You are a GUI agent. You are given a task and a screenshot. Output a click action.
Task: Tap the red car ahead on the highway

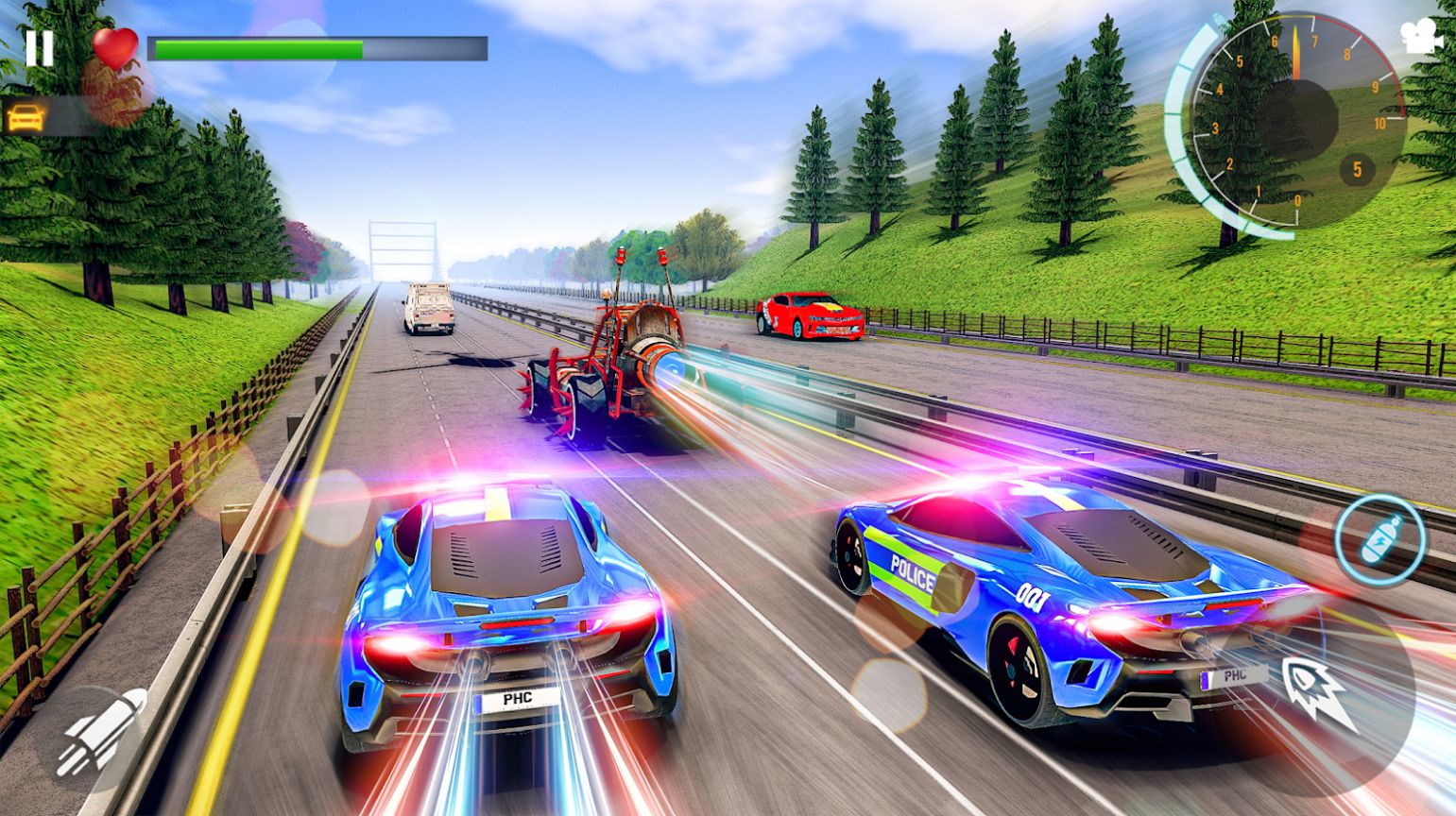[811, 316]
